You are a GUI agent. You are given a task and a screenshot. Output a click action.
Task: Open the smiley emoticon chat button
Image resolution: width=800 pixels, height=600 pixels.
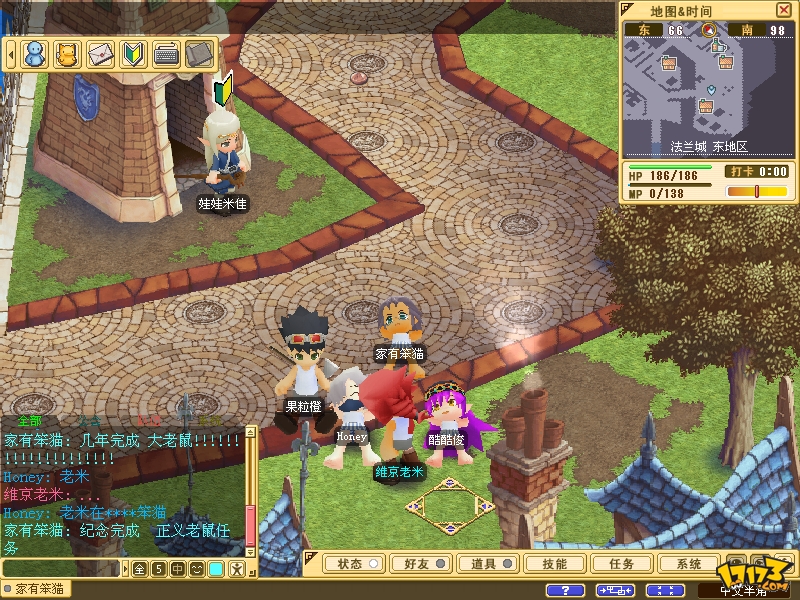pyautogui.click(x=196, y=569)
